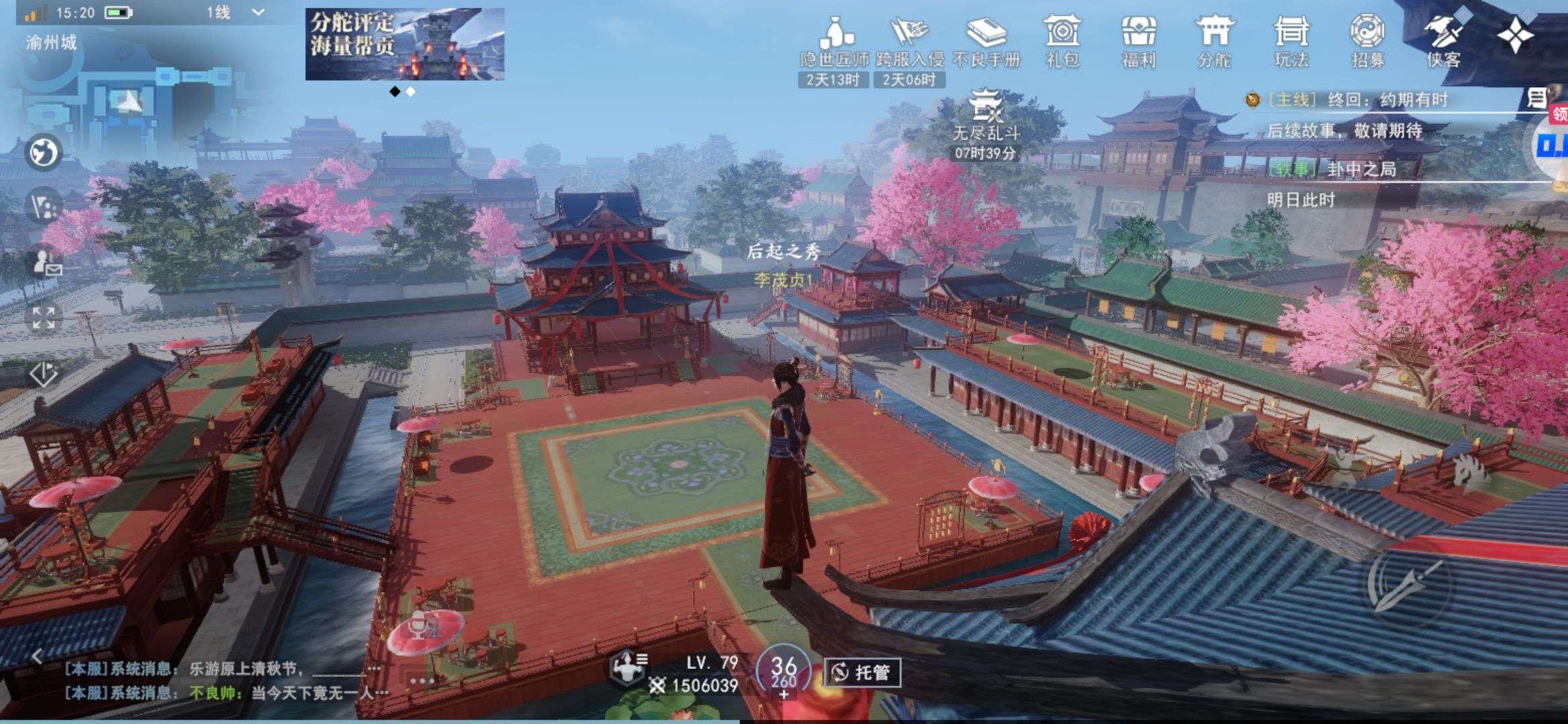Open the 分舵 guild branch menu
This screenshot has height=724, width=1568.
click(1214, 42)
